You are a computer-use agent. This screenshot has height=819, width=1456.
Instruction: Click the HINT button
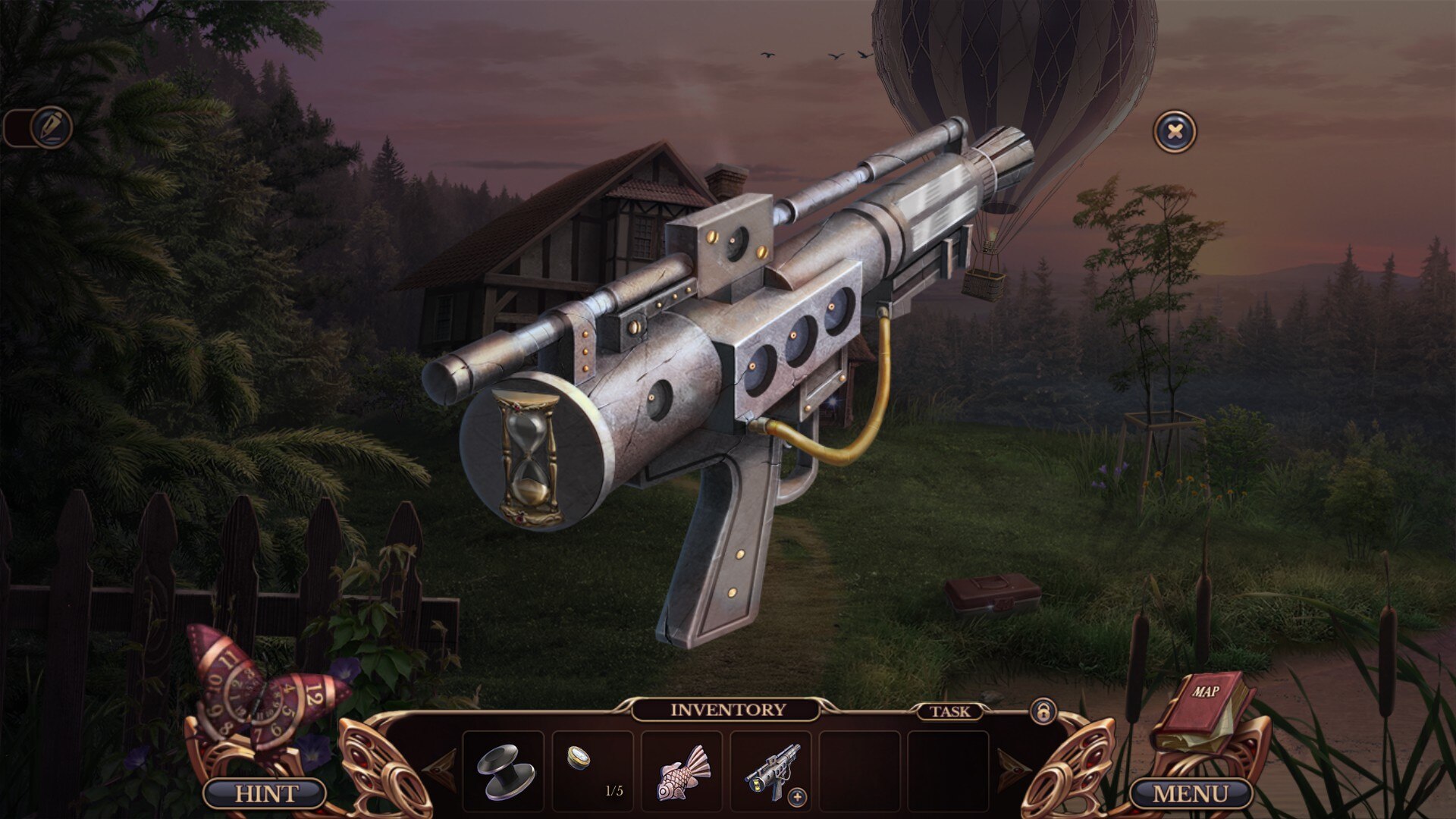pos(265,794)
